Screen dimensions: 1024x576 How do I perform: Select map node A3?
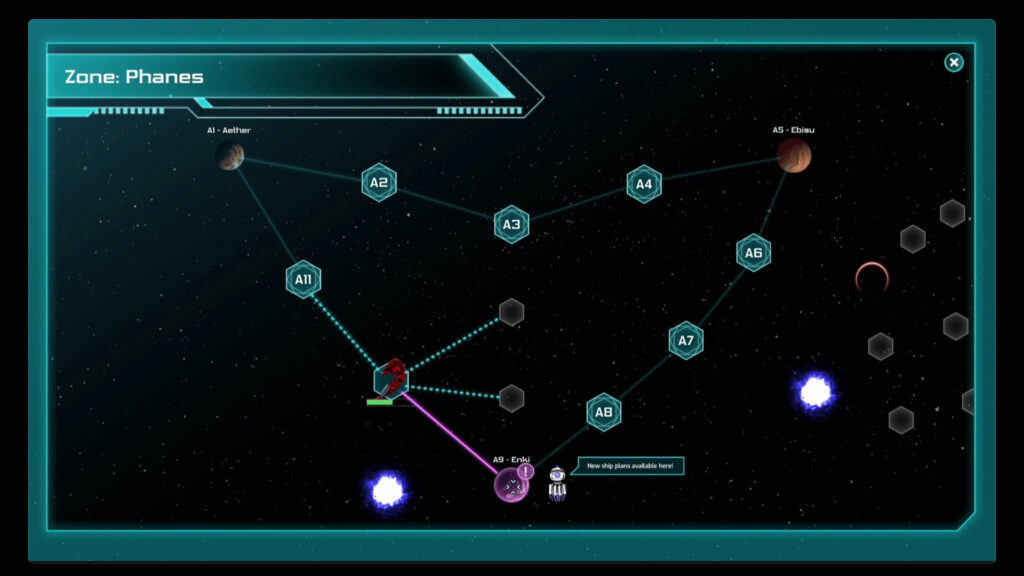click(511, 224)
